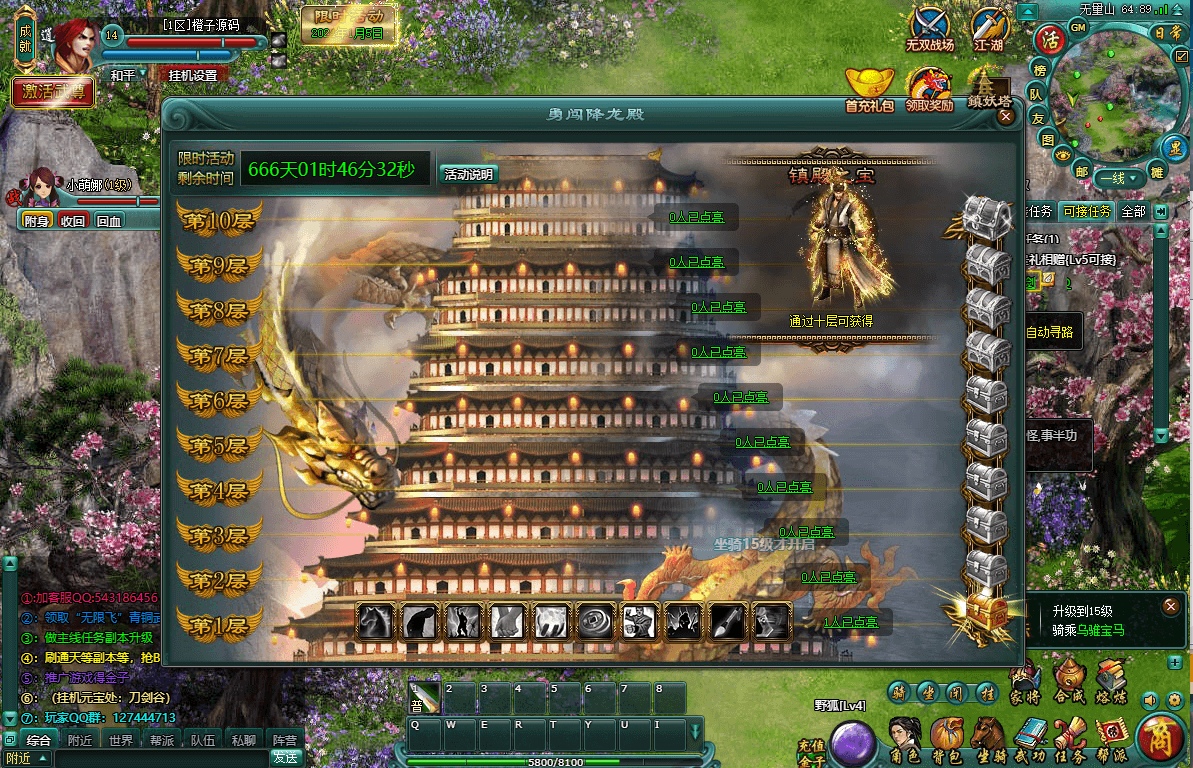This screenshot has height=768, width=1193.
Task: Open the 无双战场 battlefield icon
Action: (x=929, y=30)
